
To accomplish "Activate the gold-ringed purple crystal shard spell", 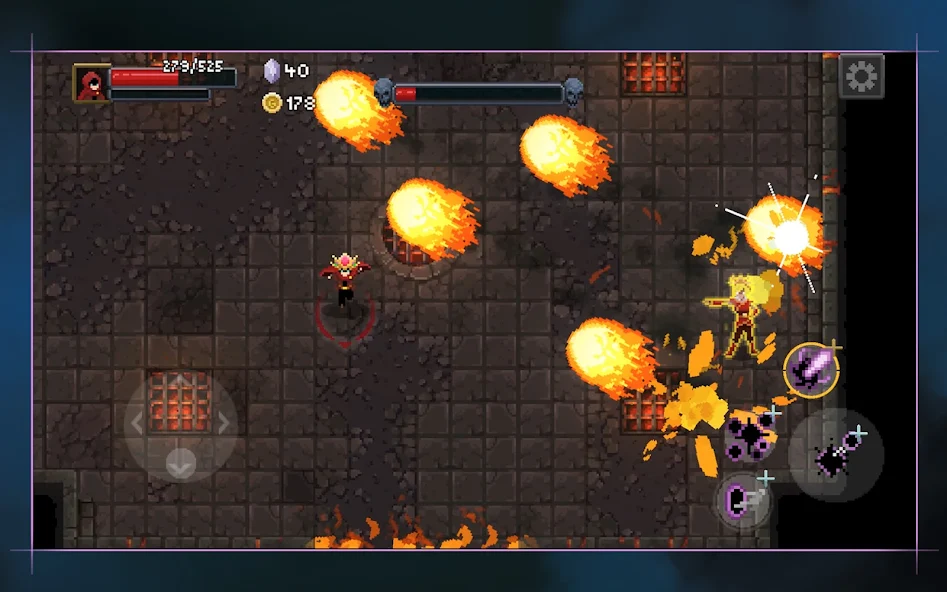I will coord(810,369).
